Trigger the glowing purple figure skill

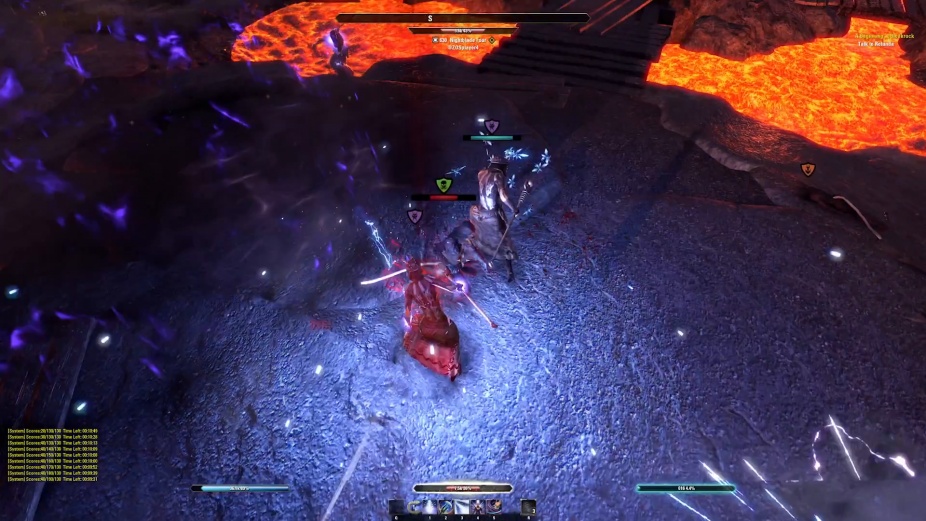tap(478, 507)
